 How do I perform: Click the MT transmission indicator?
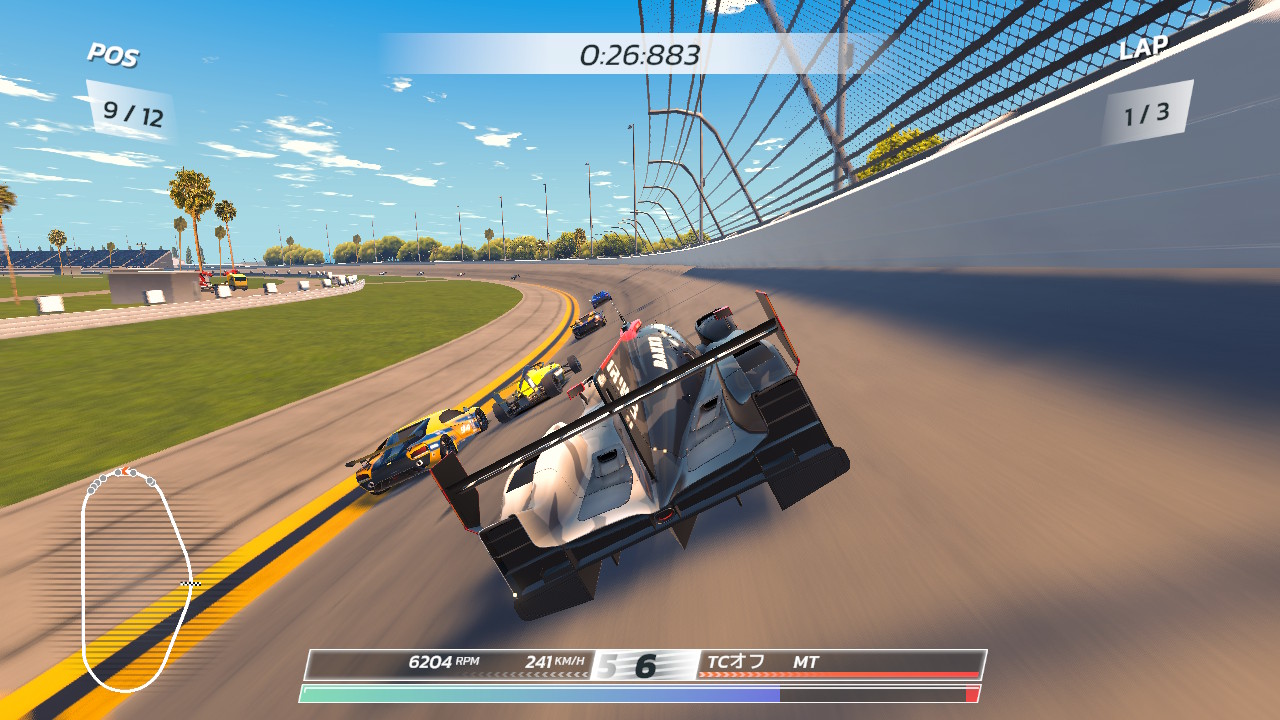click(806, 662)
